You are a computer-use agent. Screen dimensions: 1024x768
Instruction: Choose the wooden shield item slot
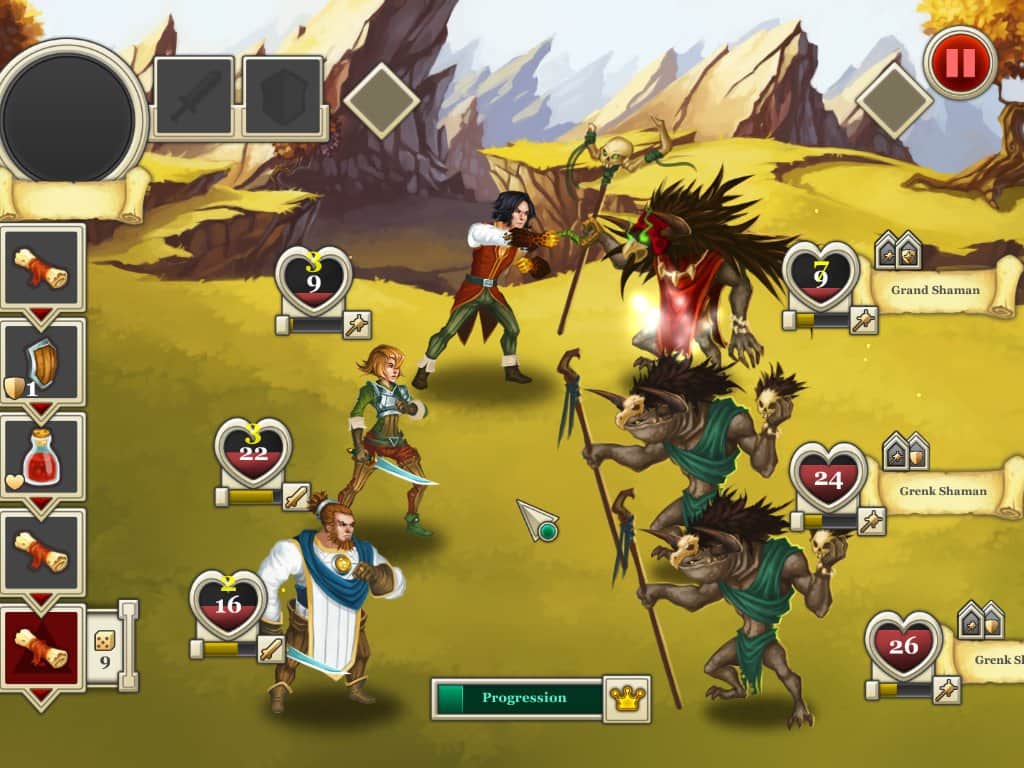click(x=43, y=364)
